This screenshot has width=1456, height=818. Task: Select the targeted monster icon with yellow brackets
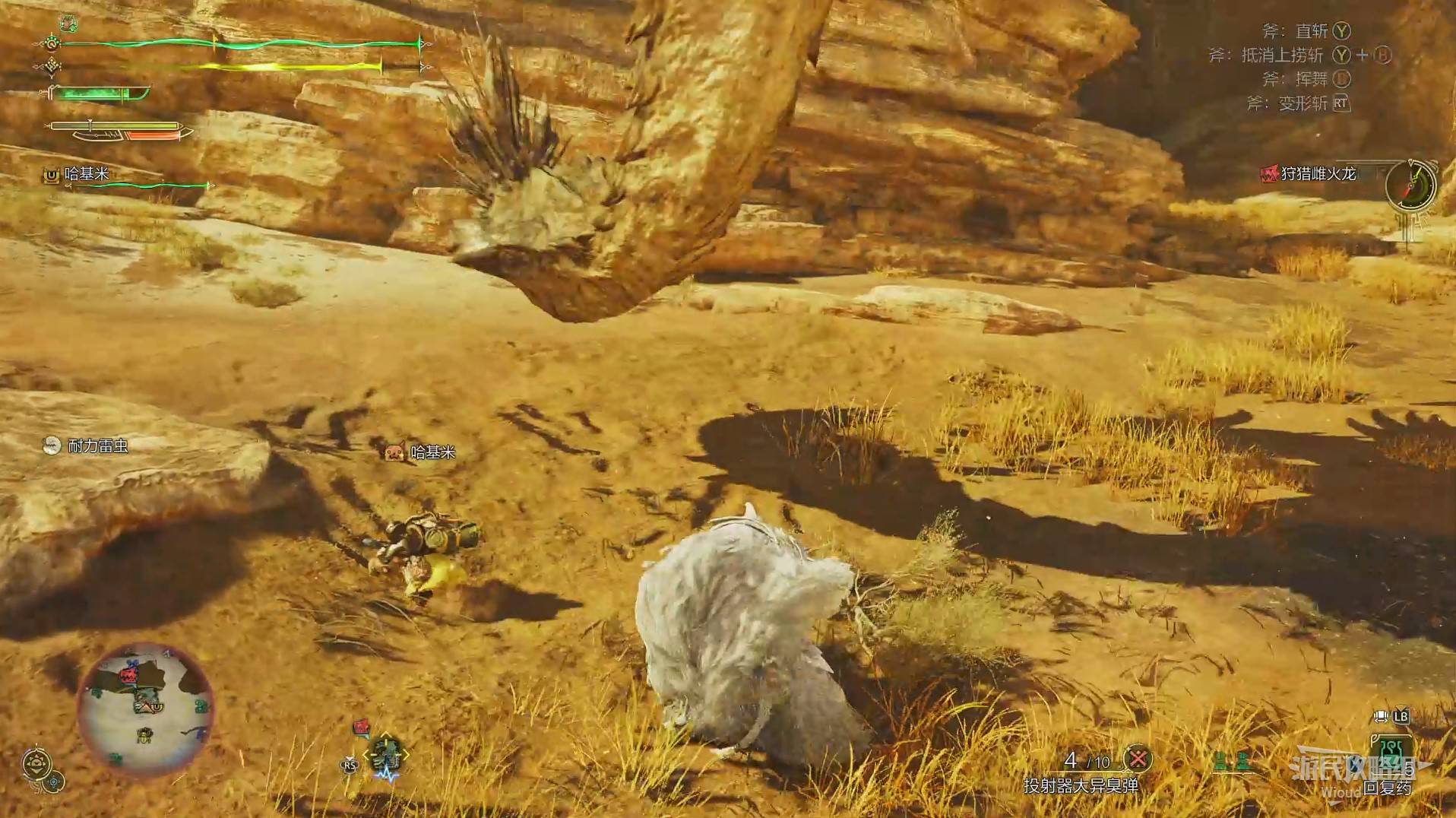[x=386, y=756]
